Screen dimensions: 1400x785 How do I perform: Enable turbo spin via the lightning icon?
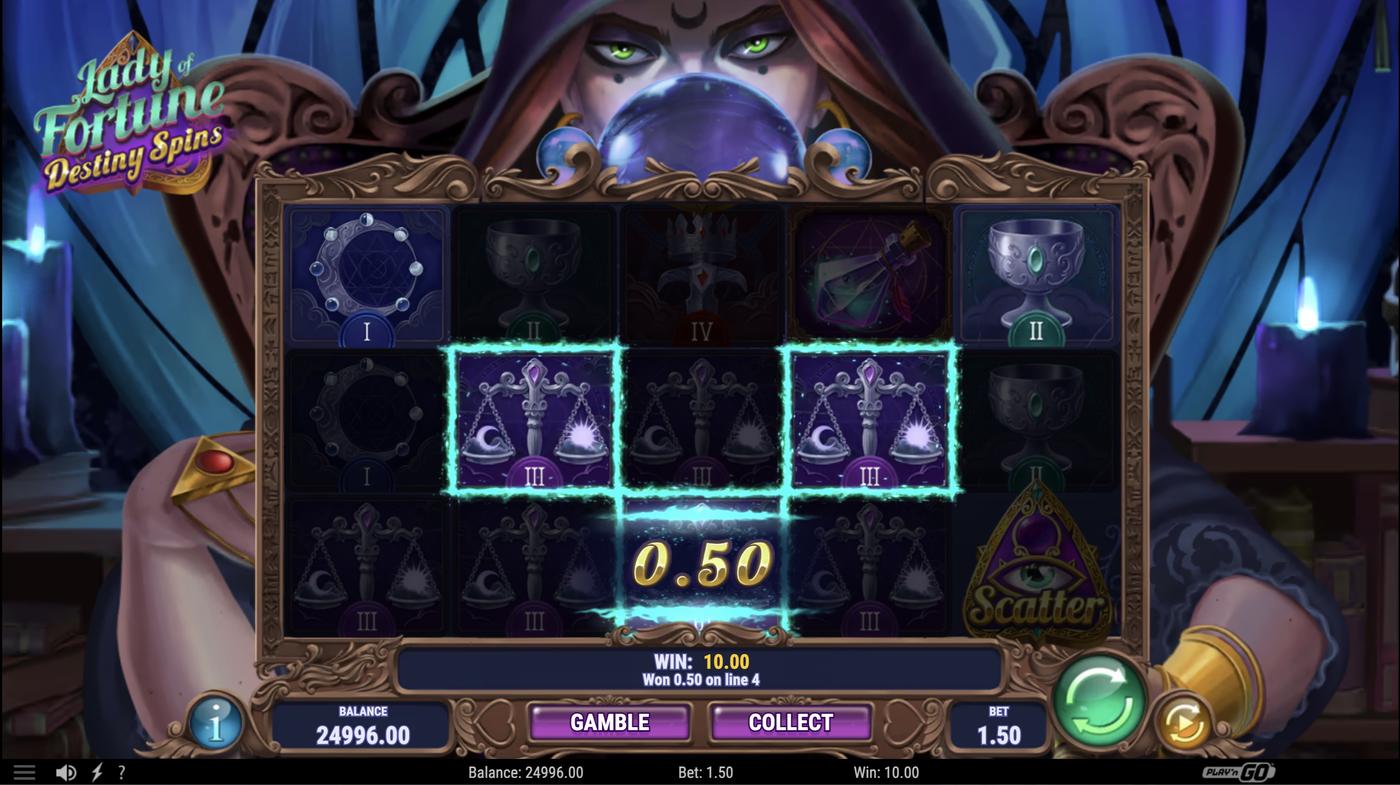[94, 770]
